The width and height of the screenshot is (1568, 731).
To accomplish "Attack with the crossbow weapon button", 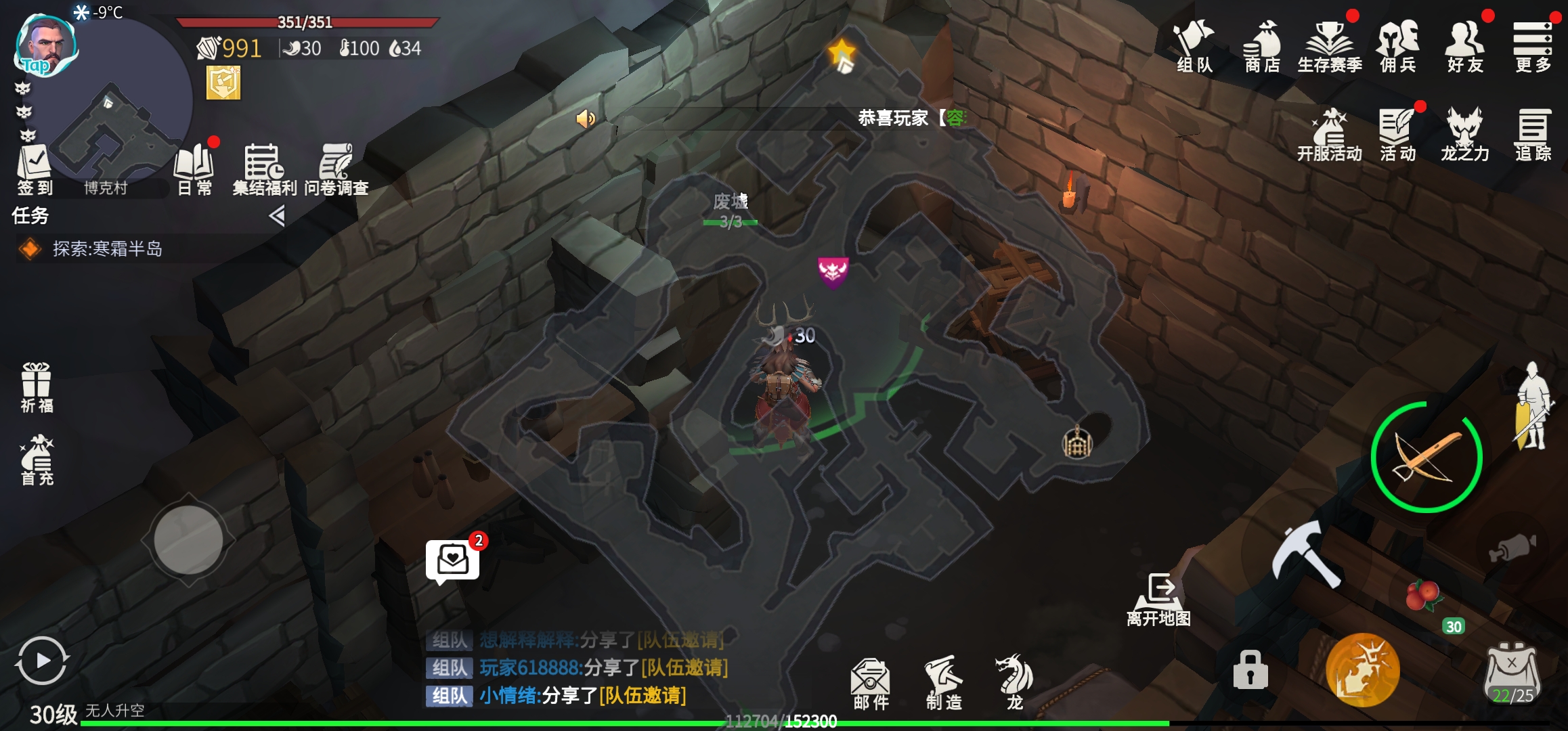I will [x=1427, y=458].
